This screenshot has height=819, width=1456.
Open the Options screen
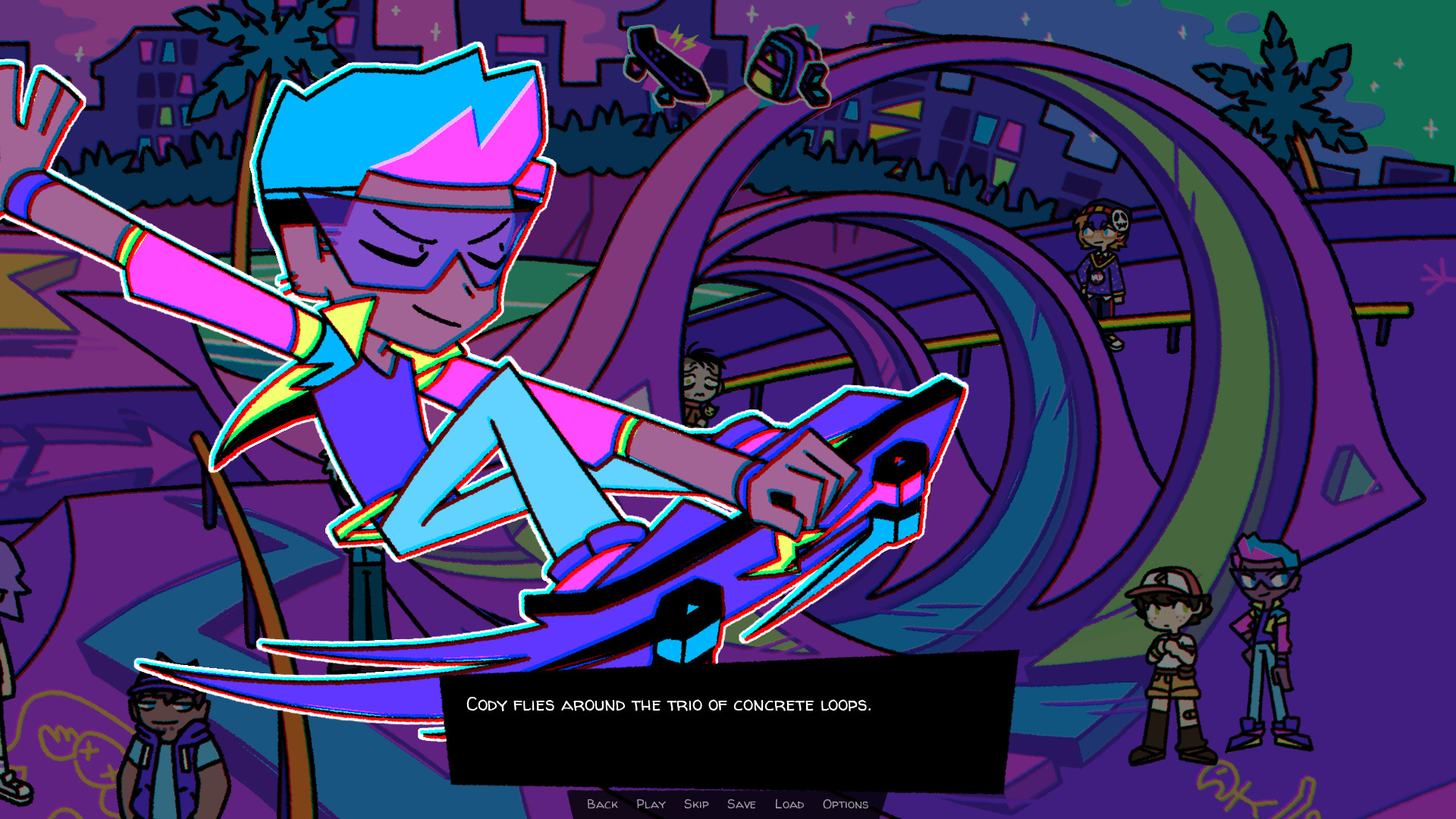pyautogui.click(x=844, y=805)
